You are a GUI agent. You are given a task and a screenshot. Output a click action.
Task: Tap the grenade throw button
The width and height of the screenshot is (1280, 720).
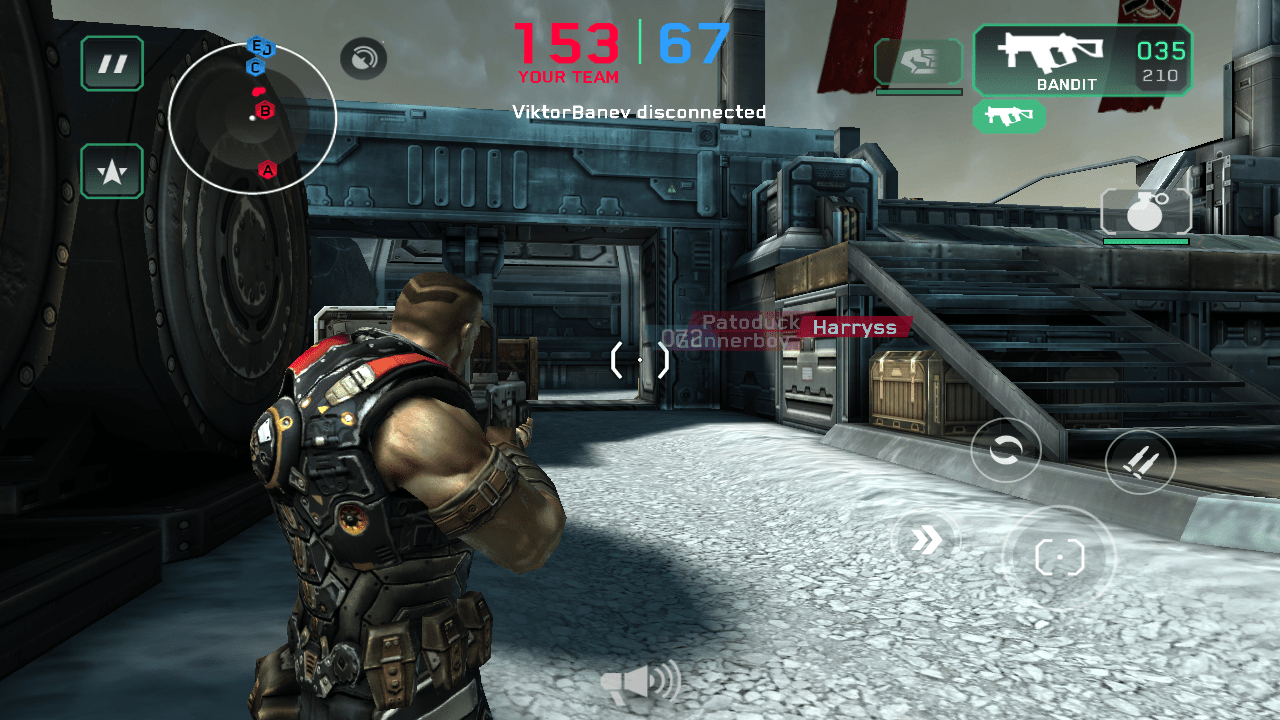[x=1145, y=211]
